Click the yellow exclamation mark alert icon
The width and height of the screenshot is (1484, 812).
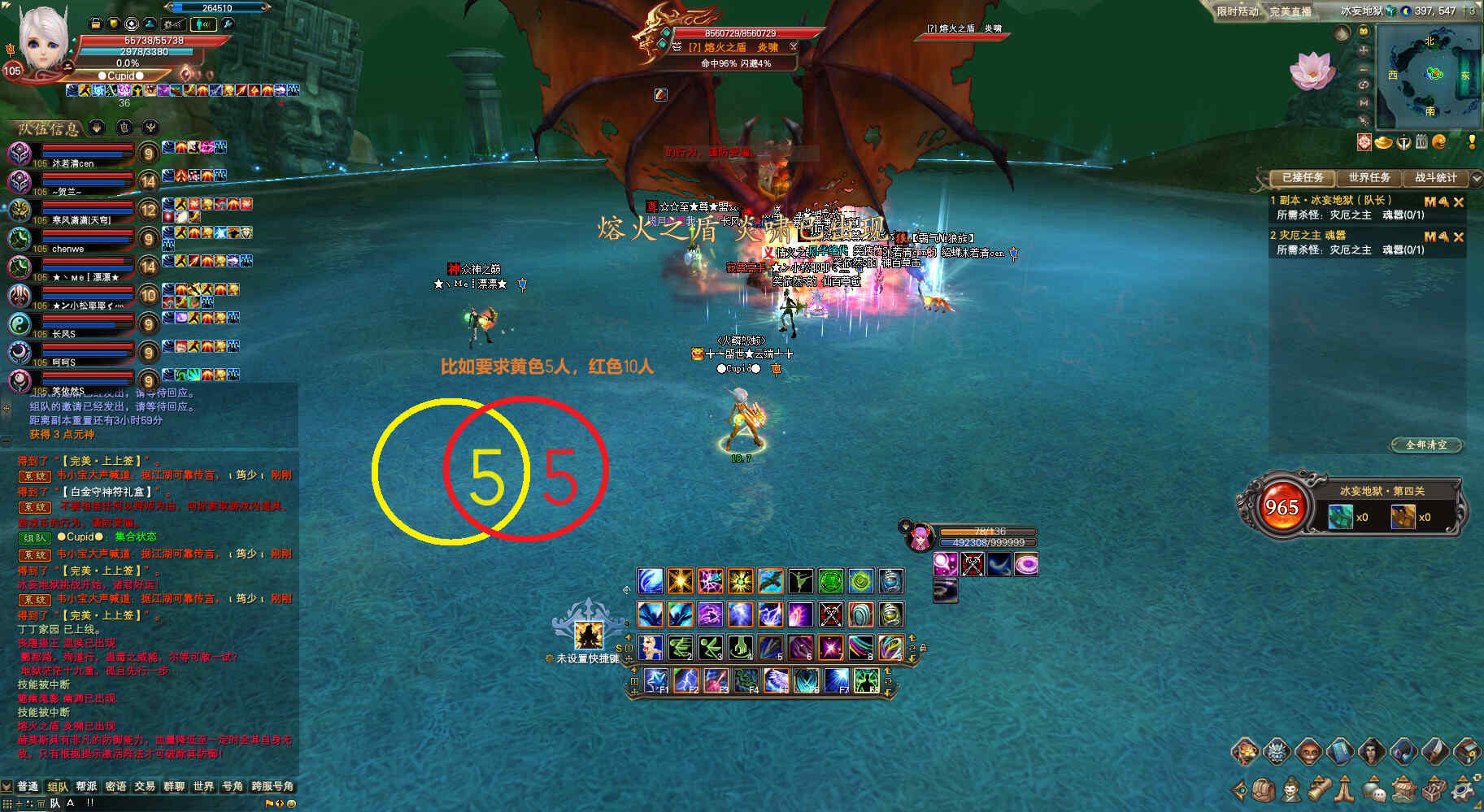[1472, 142]
